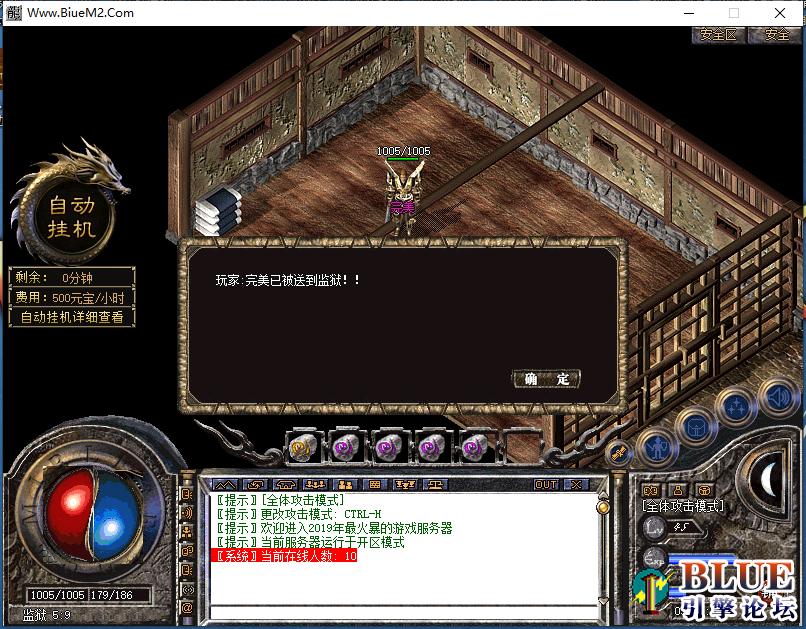Use the orange scroll in the belt
This screenshot has height=629, width=806.
tap(301, 446)
